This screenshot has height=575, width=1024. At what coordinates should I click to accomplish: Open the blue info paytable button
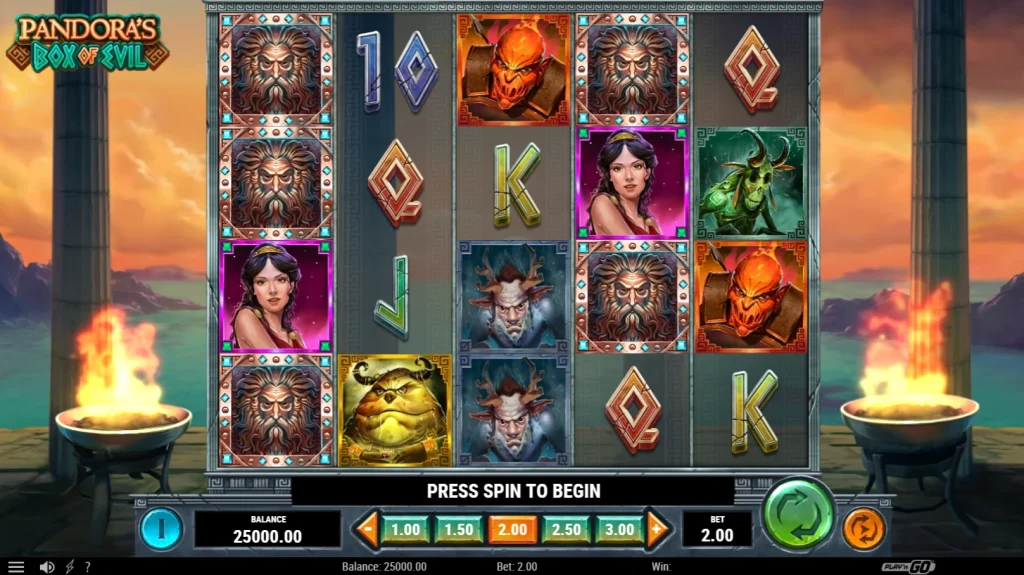pos(160,527)
